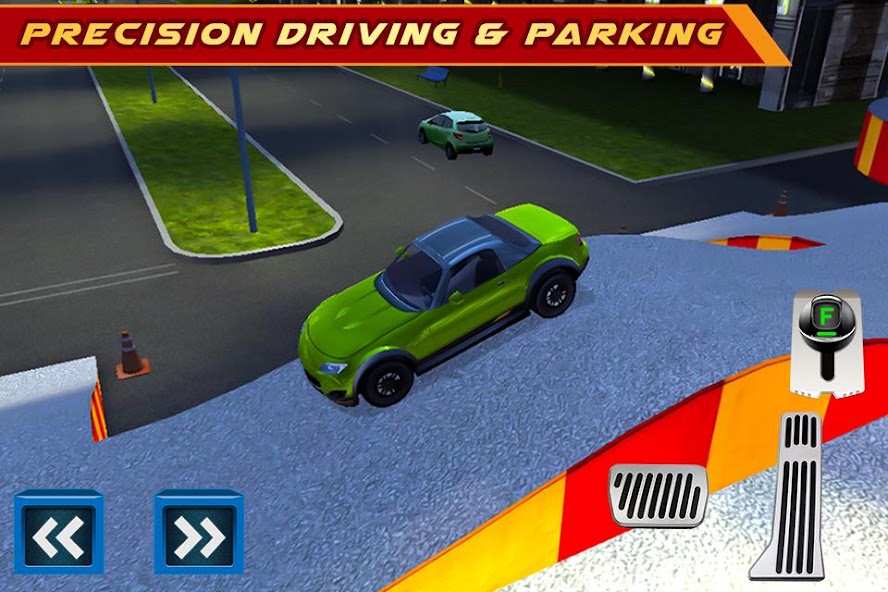Toggle the gear shifter showing F

[828, 340]
